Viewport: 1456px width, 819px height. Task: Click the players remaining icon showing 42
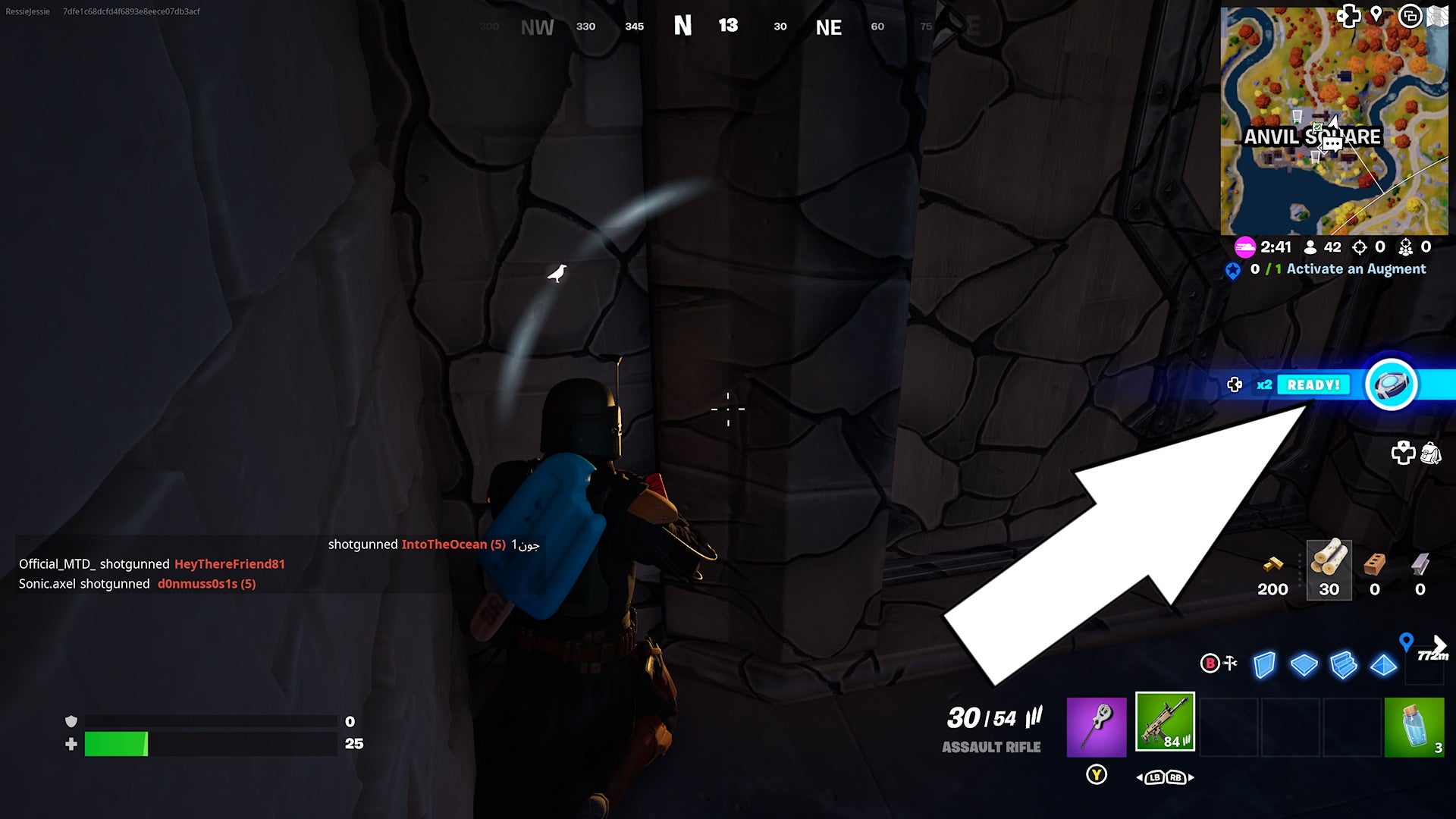tap(1310, 247)
